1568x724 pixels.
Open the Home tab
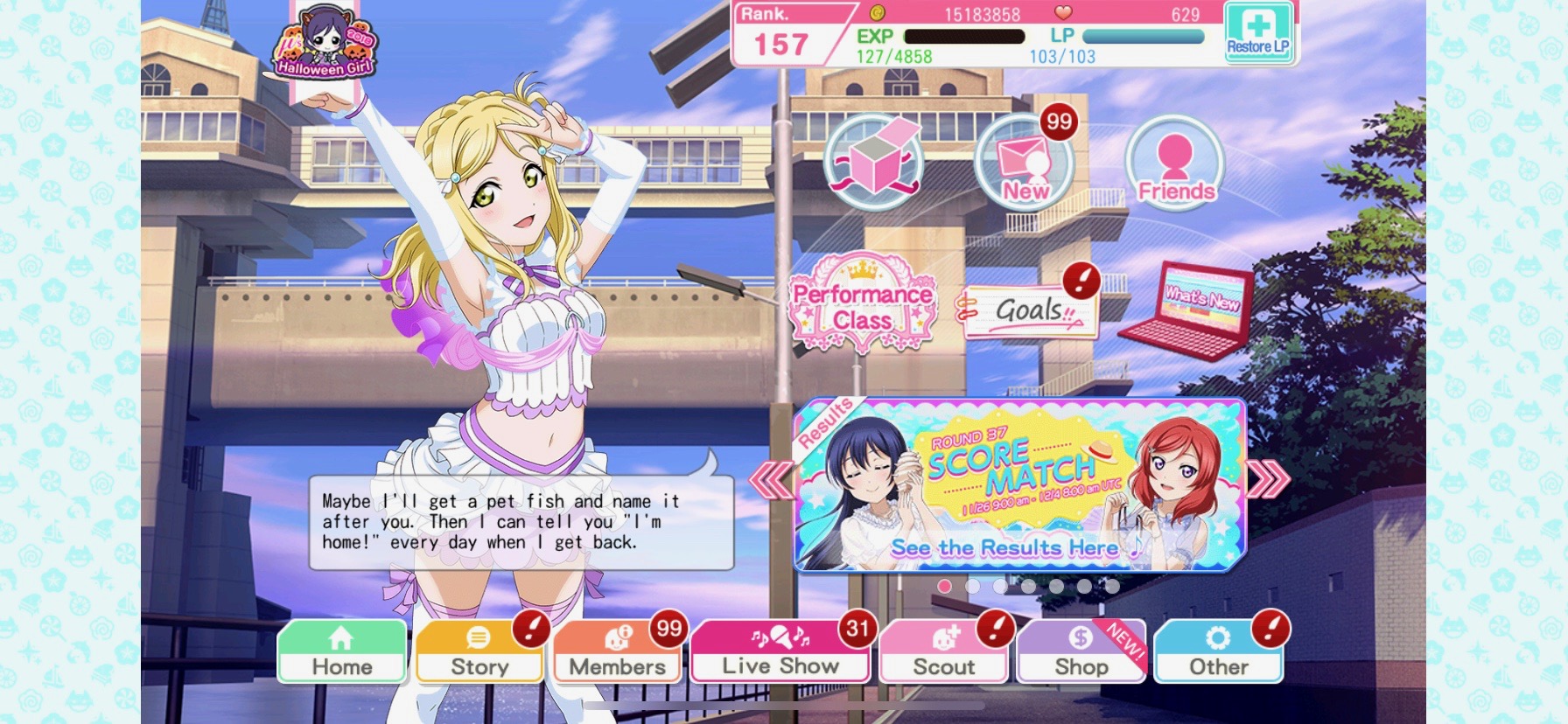(x=342, y=652)
